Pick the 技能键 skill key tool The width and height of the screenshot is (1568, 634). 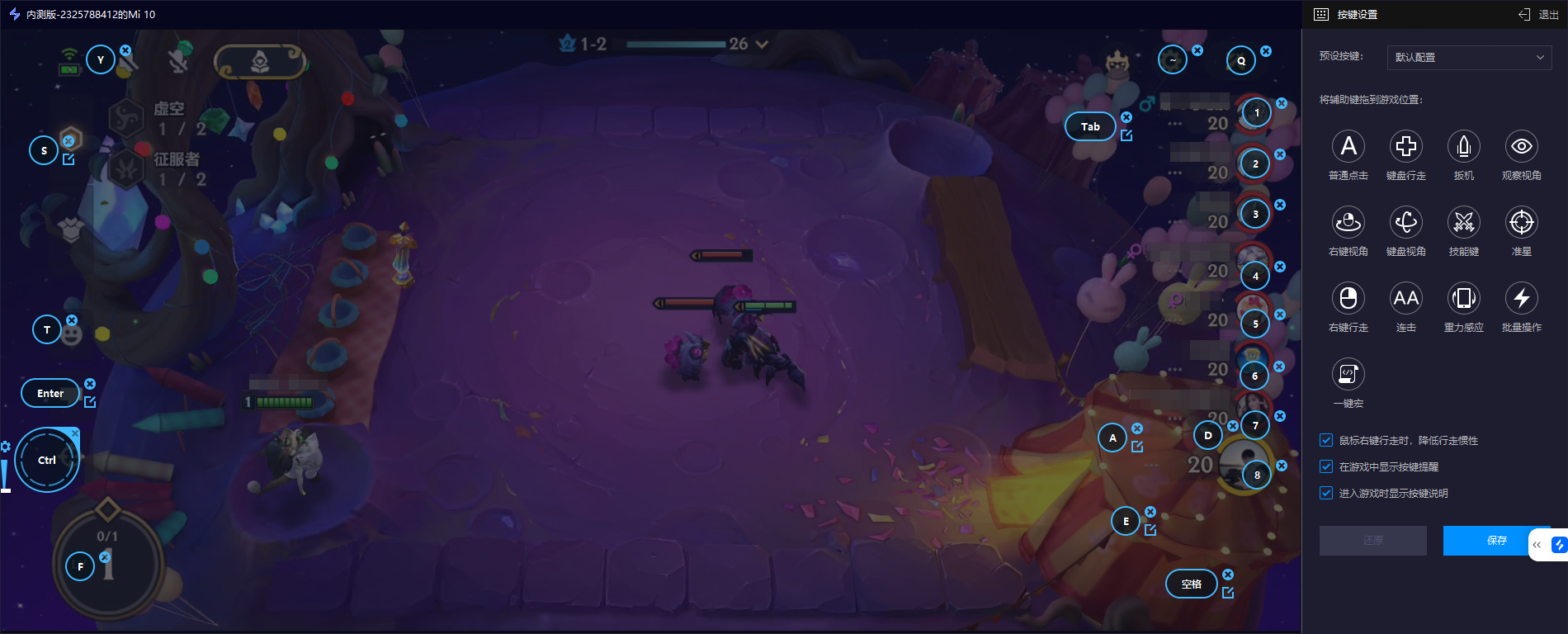[1464, 223]
